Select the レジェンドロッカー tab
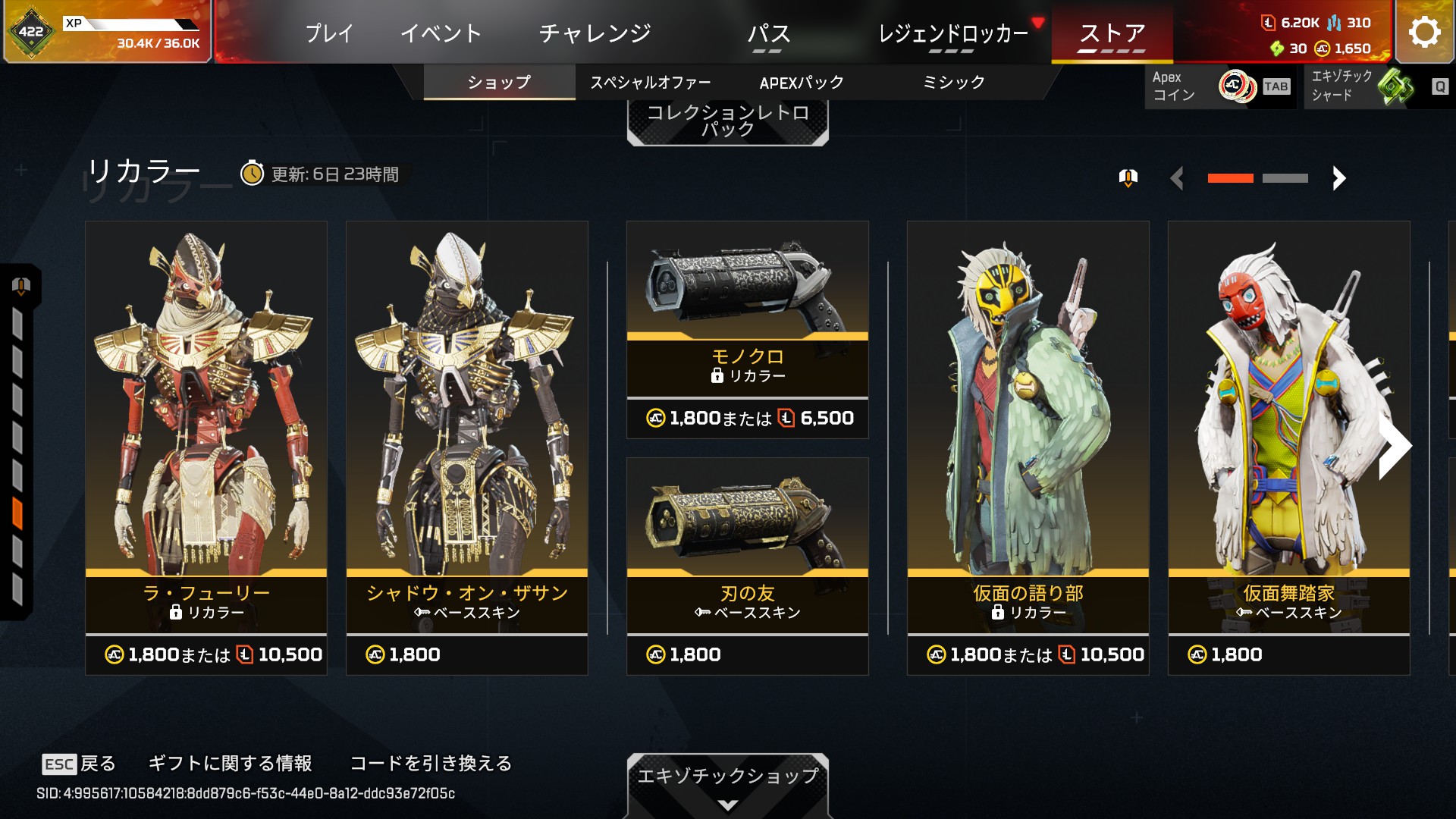This screenshot has height=819, width=1456. pos(952,33)
